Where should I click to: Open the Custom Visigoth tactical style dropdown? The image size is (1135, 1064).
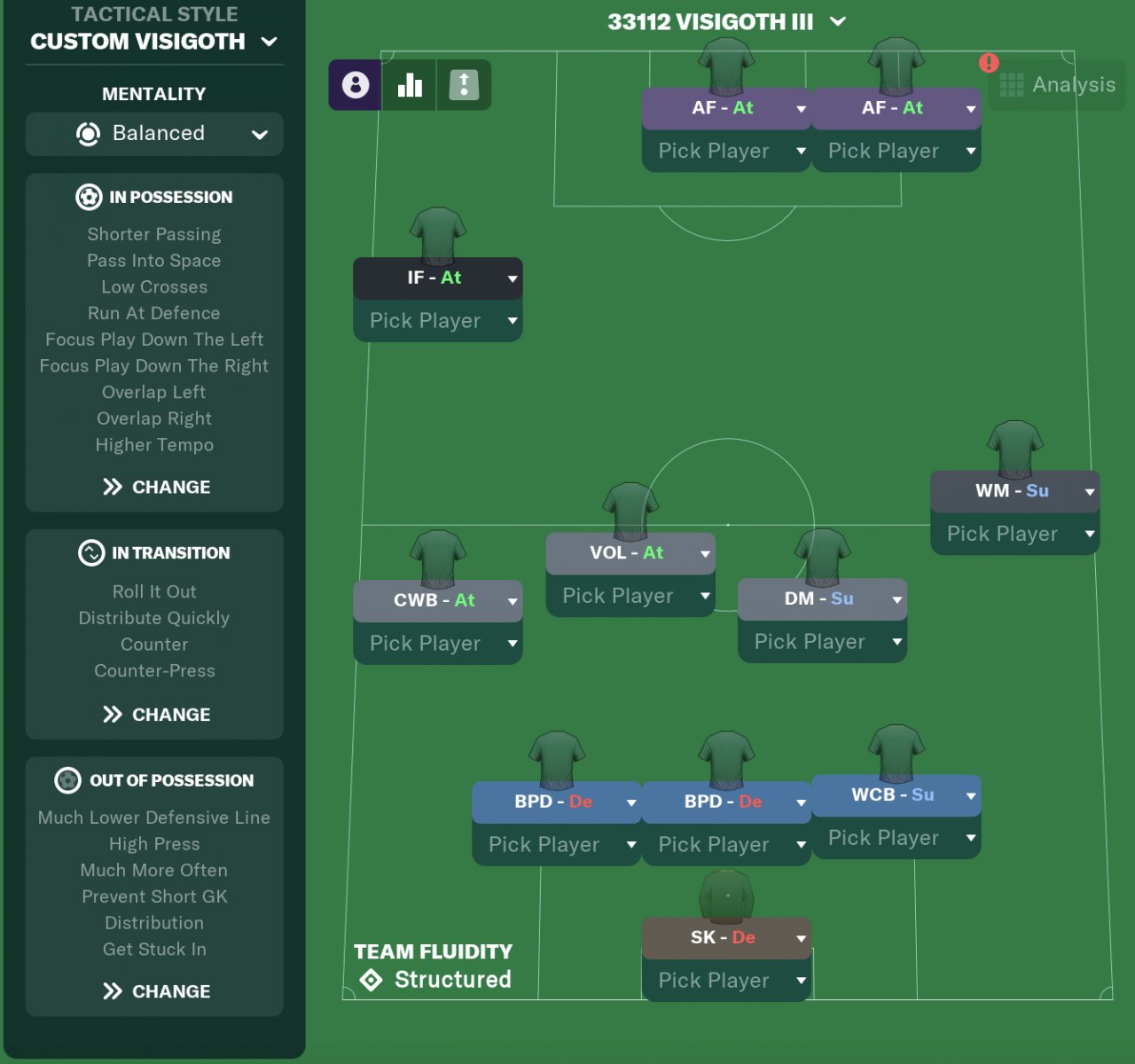point(153,42)
